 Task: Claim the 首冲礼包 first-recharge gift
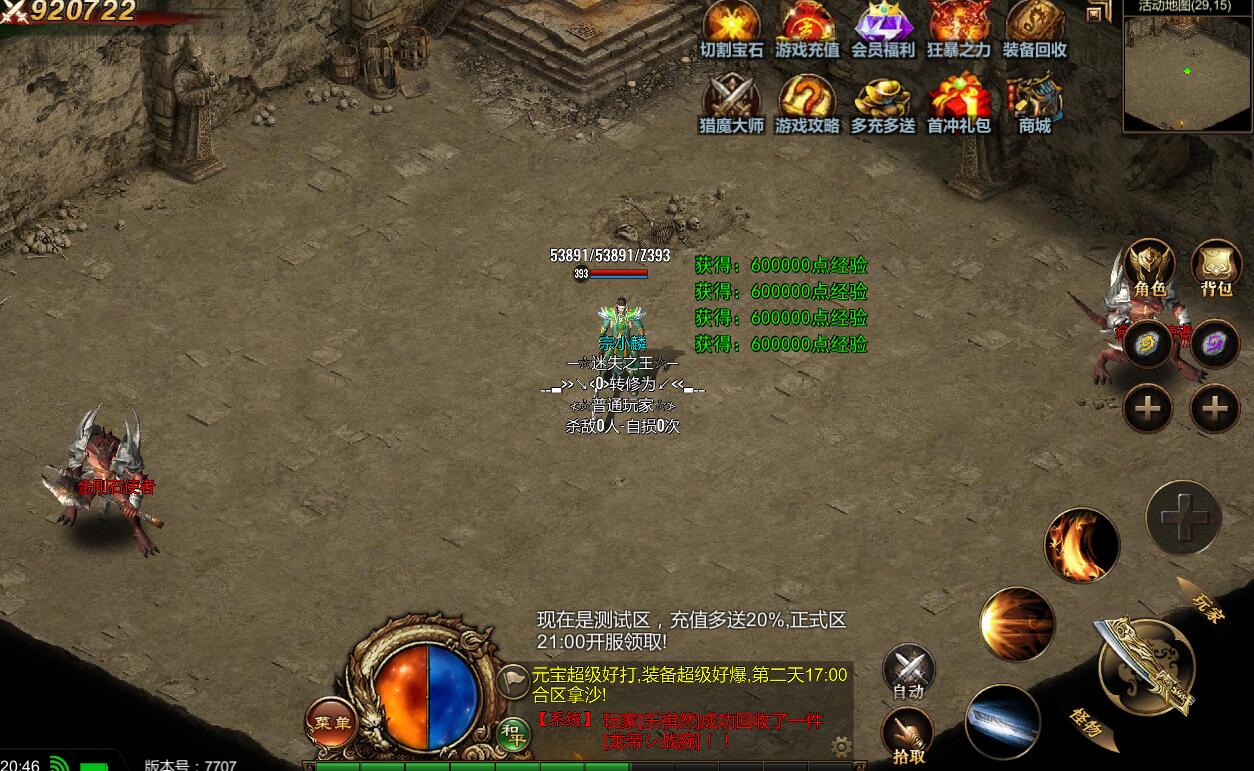click(x=959, y=103)
